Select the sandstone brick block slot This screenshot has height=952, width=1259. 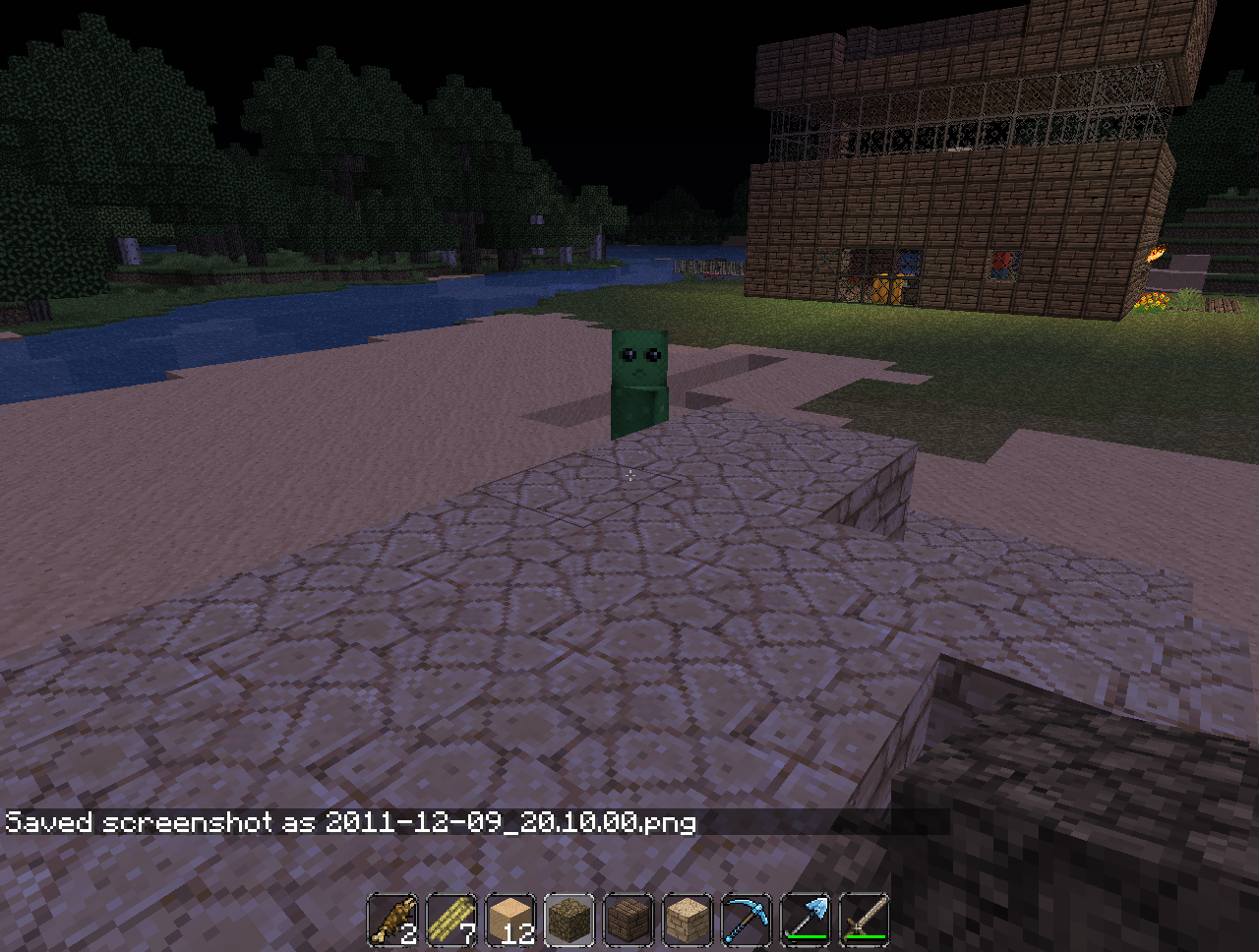pos(688,921)
